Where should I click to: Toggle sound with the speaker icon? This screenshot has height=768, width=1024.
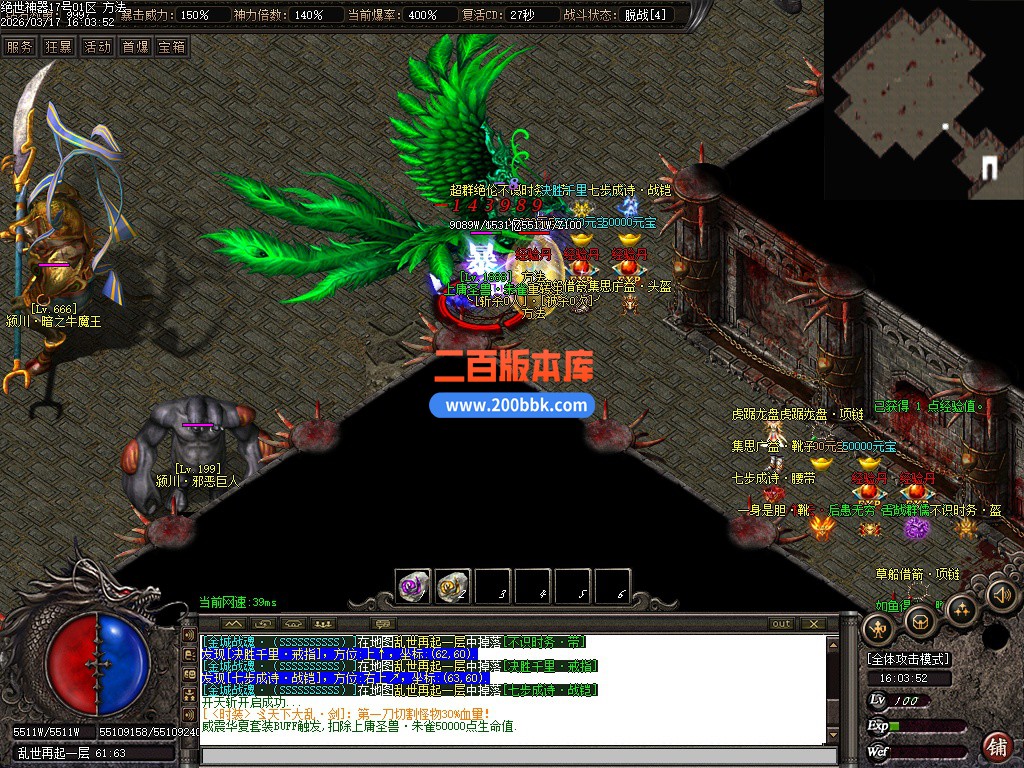coord(1001,595)
